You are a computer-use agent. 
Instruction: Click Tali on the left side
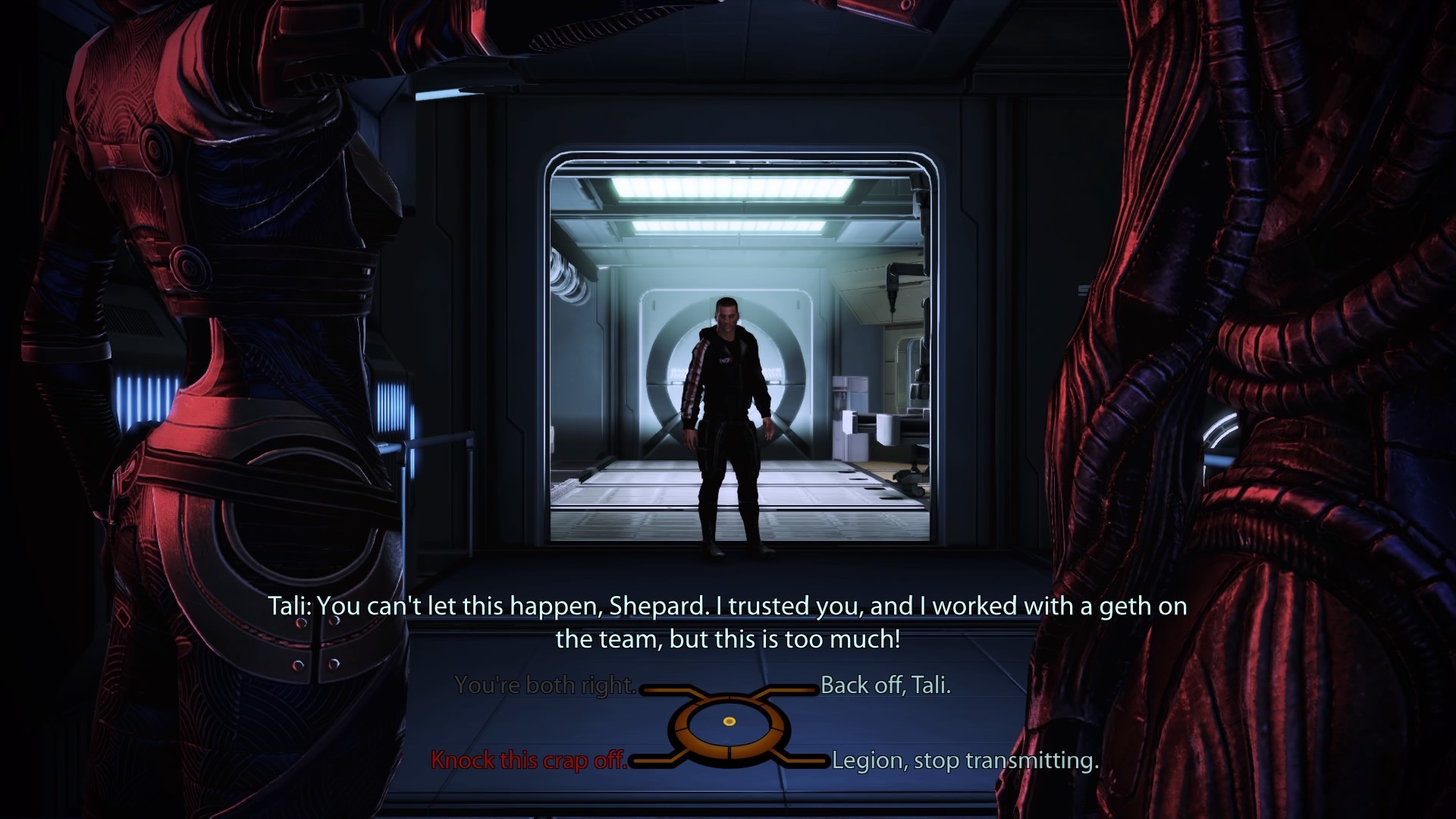(x=212, y=341)
